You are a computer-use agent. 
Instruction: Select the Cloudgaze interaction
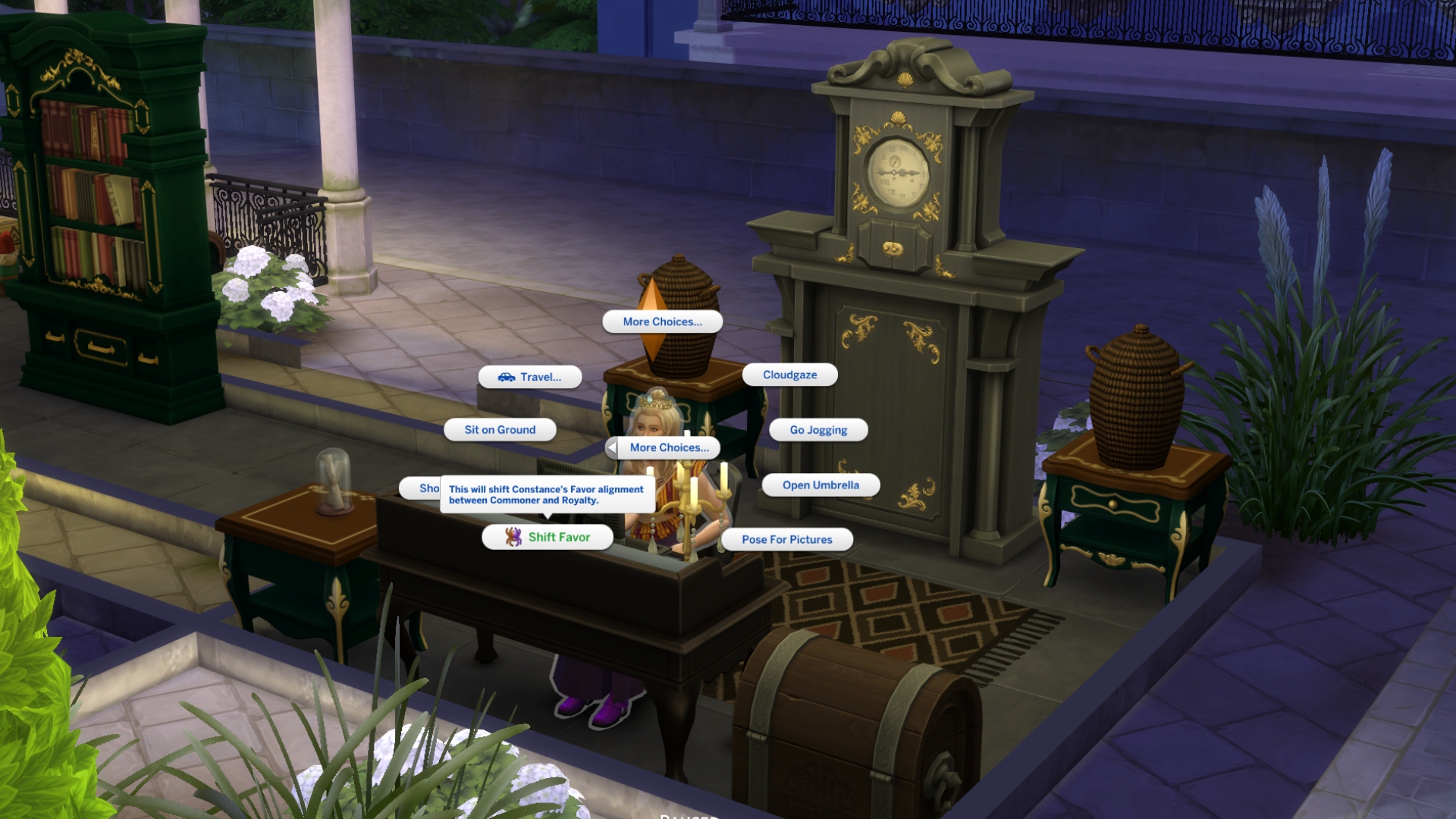[789, 374]
